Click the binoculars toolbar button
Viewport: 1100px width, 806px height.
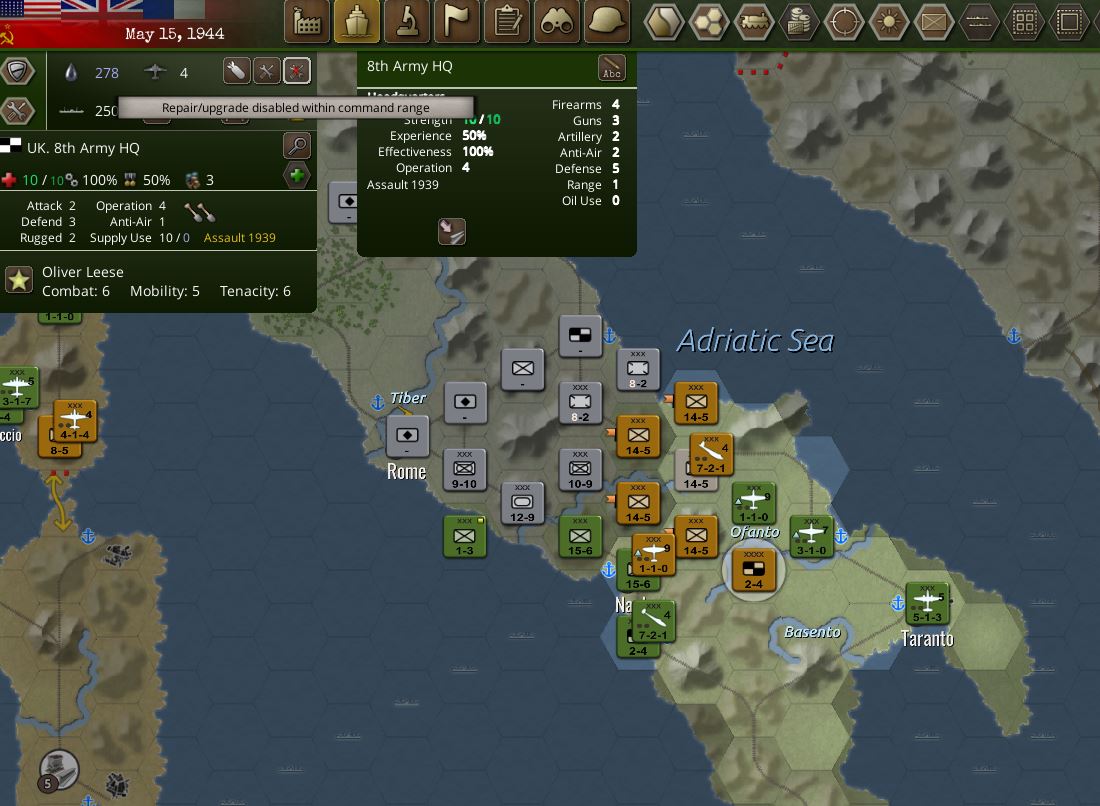click(557, 20)
